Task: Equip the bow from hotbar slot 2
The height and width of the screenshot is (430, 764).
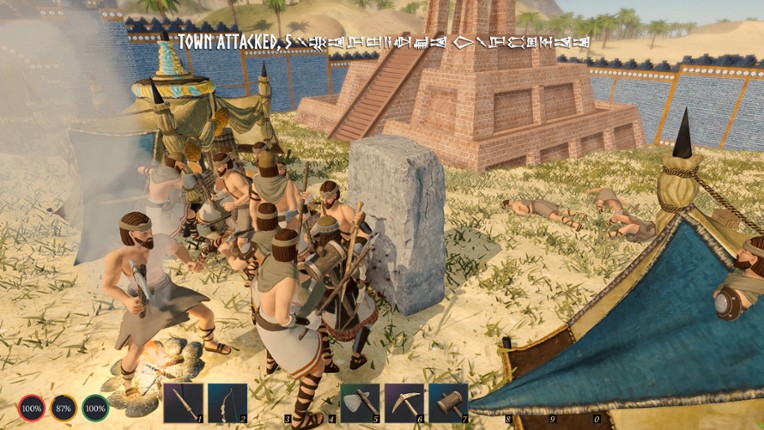Action: [x=227, y=403]
